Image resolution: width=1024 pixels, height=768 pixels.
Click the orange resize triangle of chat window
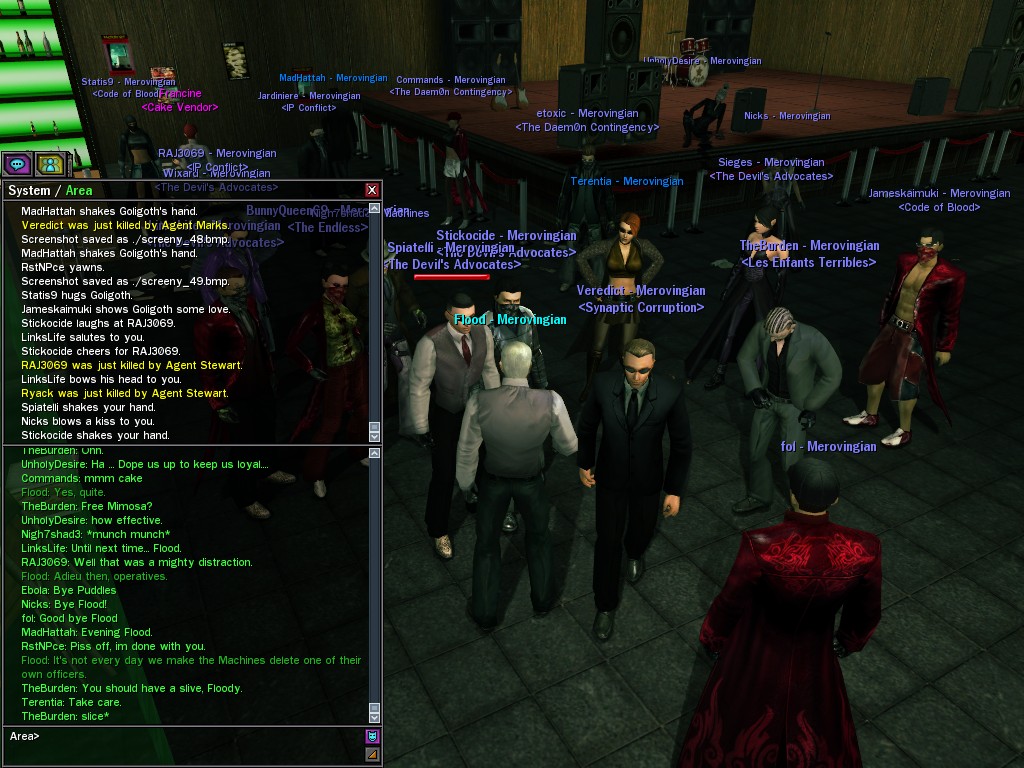click(x=372, y=755)
